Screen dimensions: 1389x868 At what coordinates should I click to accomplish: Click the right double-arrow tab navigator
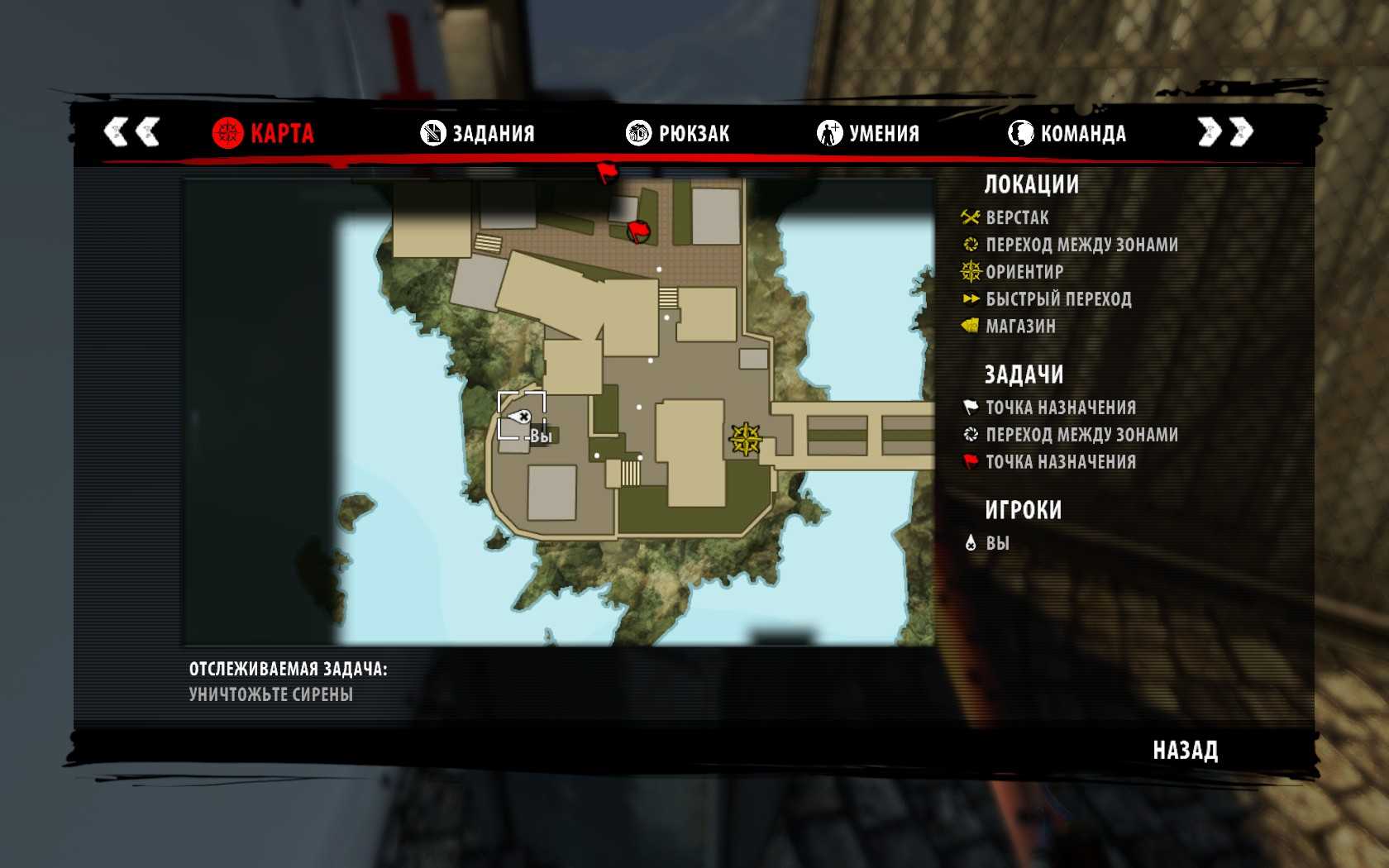[1225, 131]
